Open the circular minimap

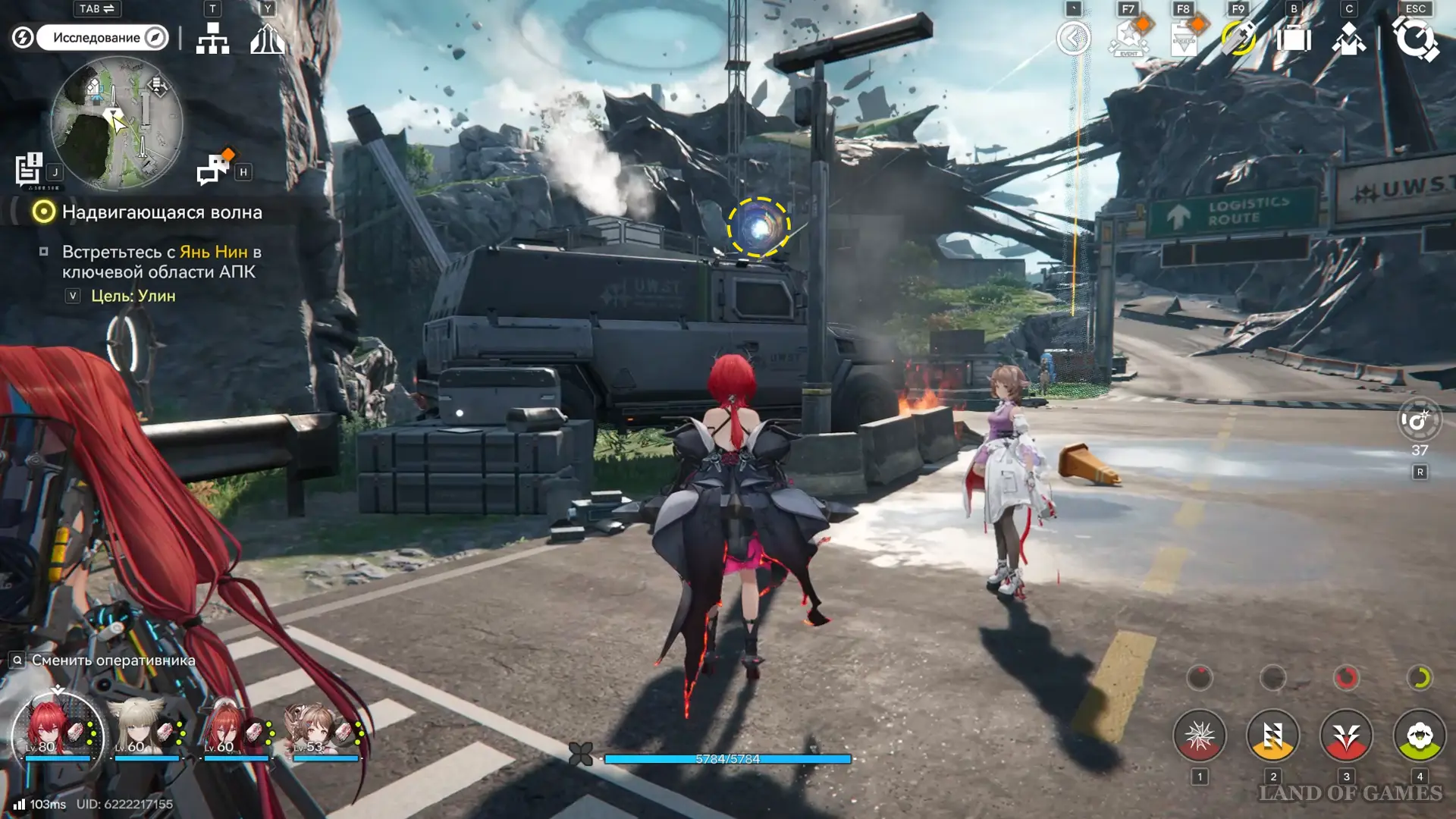[117, 124]
